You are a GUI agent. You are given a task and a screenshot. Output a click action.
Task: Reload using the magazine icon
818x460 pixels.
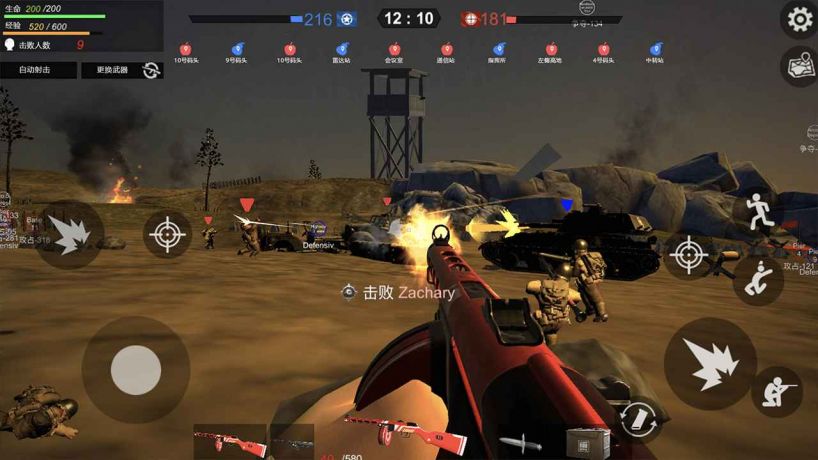point(637,418)
